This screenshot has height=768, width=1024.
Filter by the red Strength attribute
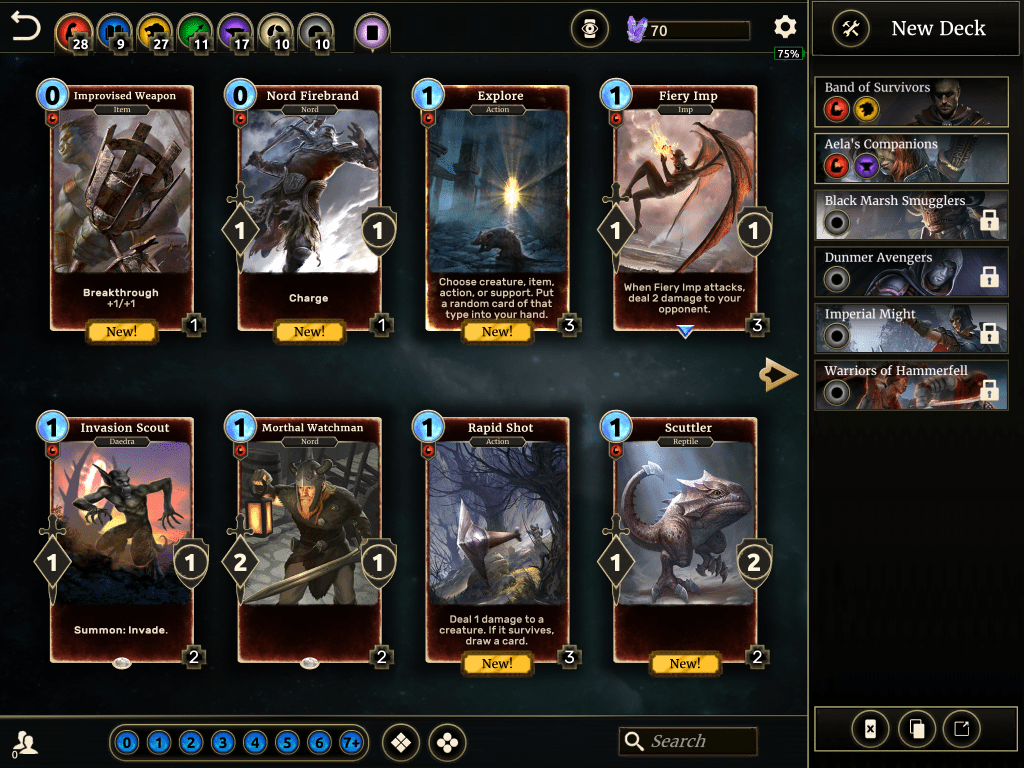point(71,32)
